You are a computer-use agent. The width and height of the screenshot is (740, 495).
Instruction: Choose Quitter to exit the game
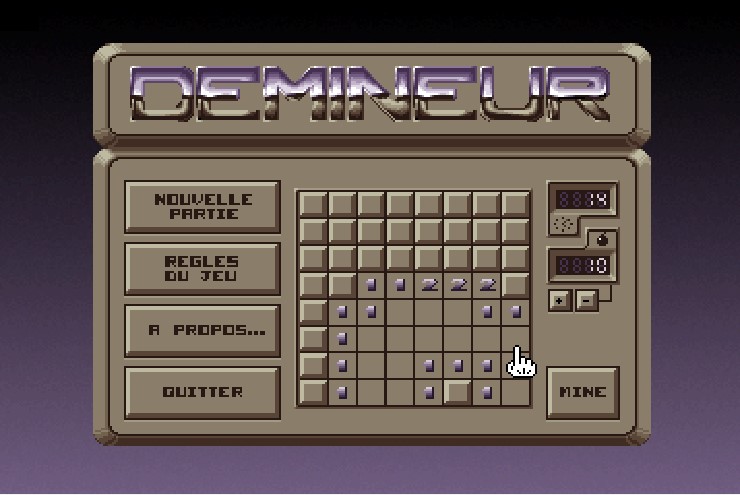pos(202,392)
